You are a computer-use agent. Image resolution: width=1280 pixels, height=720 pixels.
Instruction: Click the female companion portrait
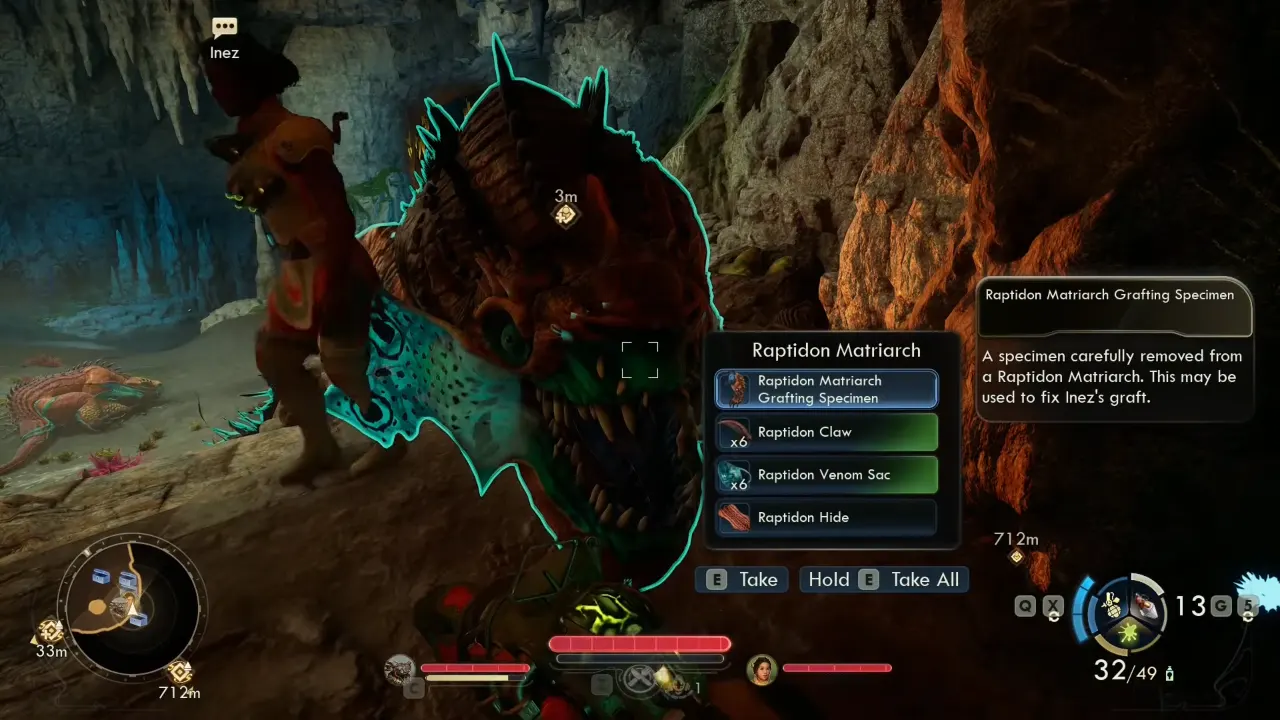(x=762, y=669)
